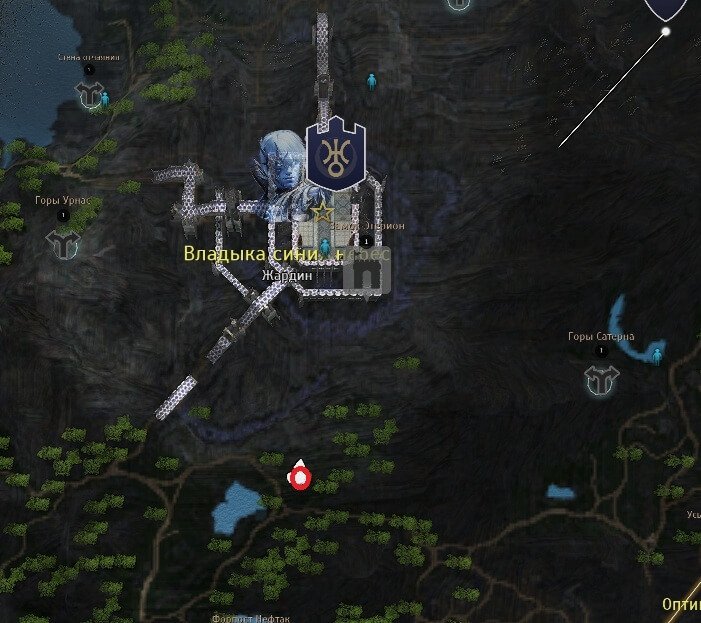Select the Жардин map label

[x=287, y=275]
